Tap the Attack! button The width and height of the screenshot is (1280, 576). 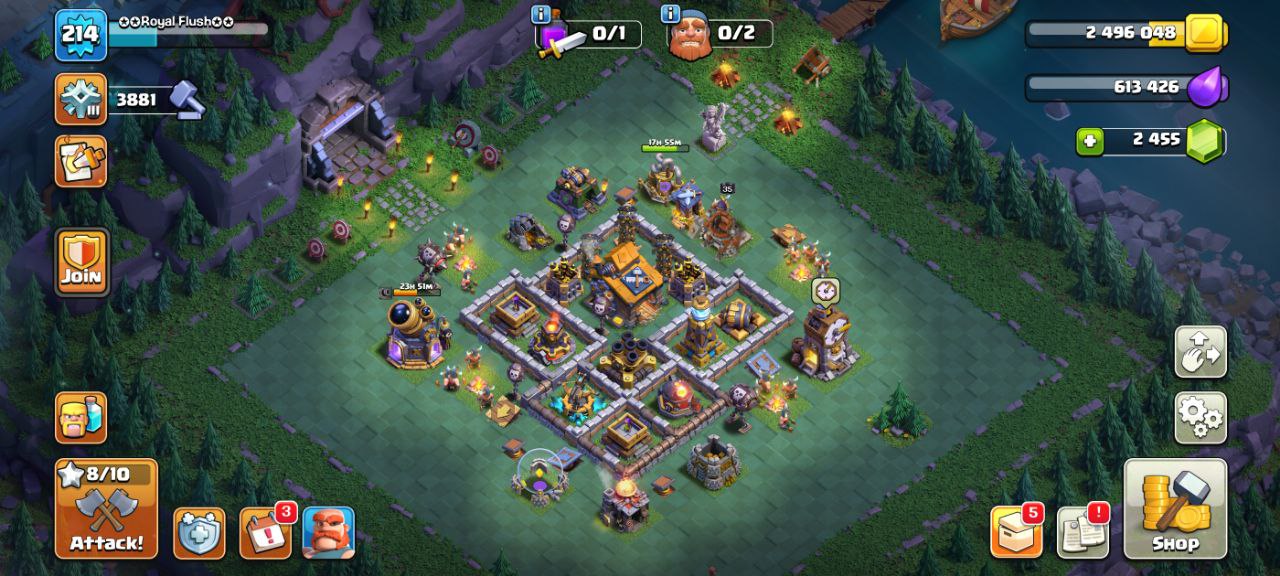pos(106,508)
